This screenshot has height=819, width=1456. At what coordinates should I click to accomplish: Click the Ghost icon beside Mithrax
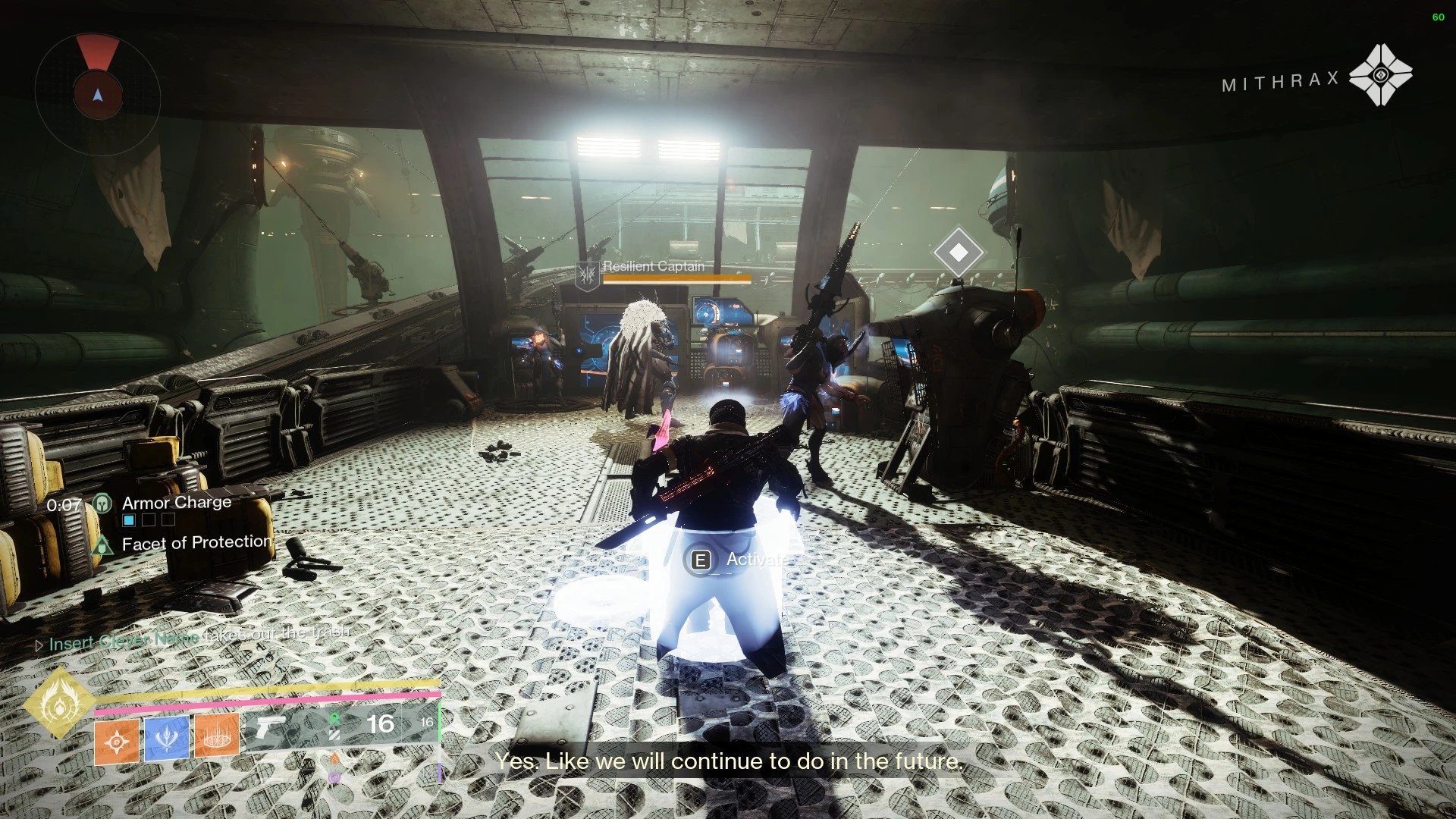(x=1380, y=75)
